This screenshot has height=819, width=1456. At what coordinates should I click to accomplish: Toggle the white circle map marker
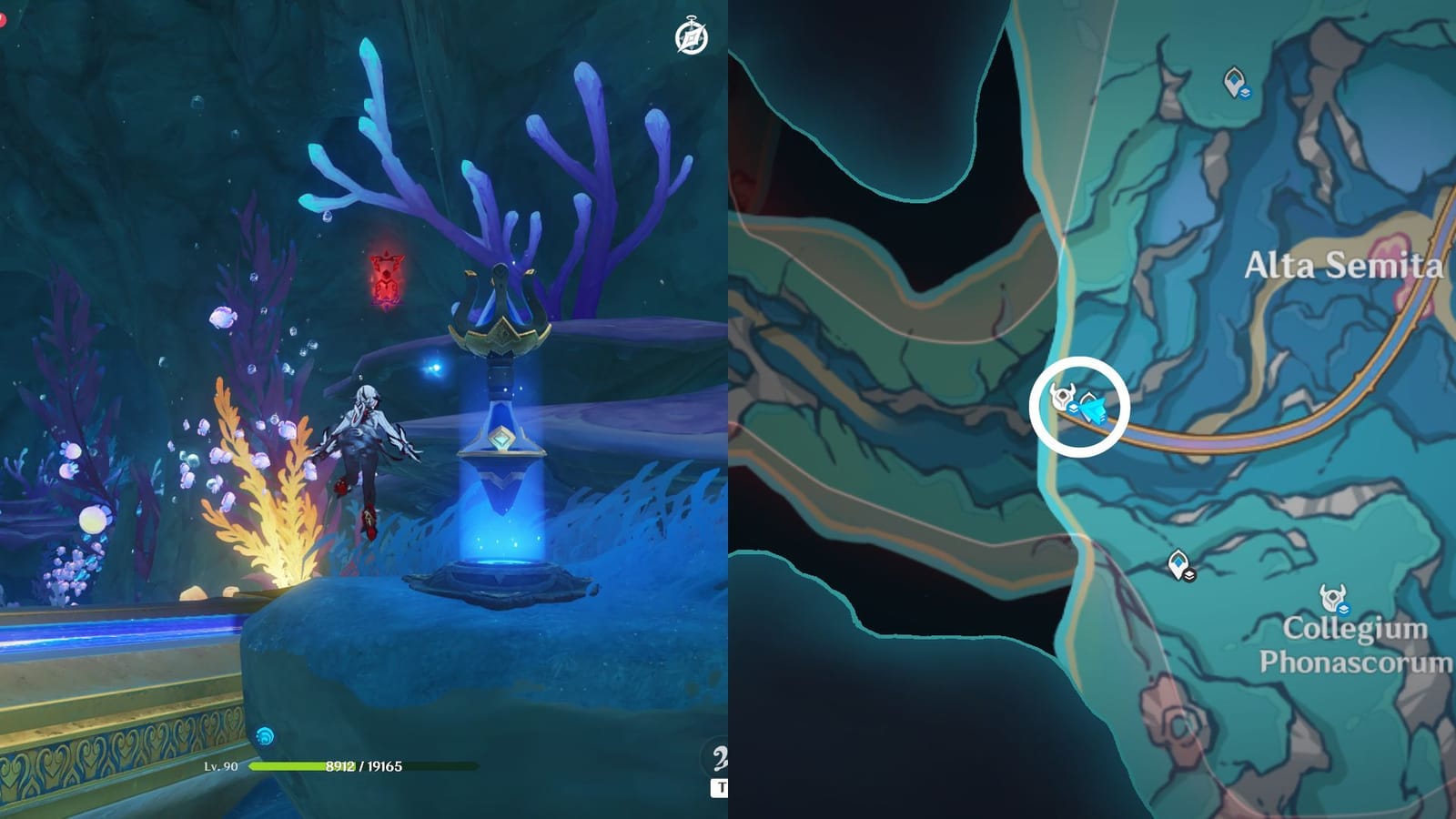pyautogui.click(x=1078, y=408)
